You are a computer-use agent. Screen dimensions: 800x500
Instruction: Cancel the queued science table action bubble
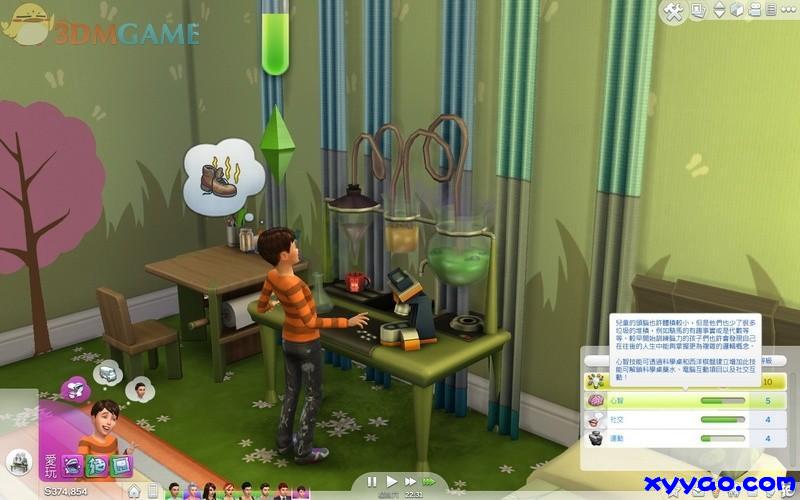point(106,373)
